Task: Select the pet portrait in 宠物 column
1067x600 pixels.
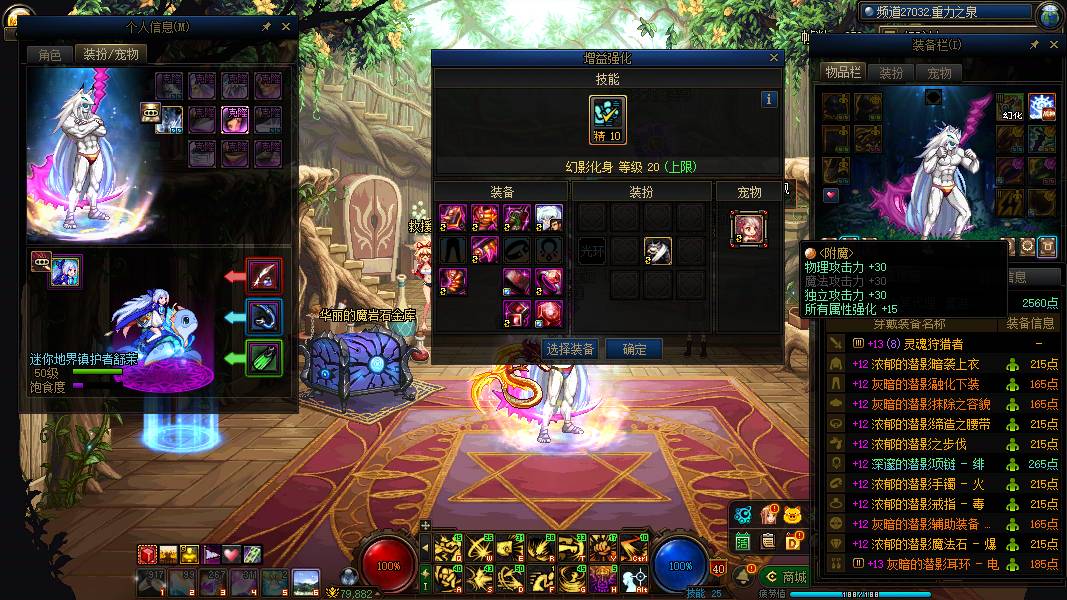Action: point(748,227)
